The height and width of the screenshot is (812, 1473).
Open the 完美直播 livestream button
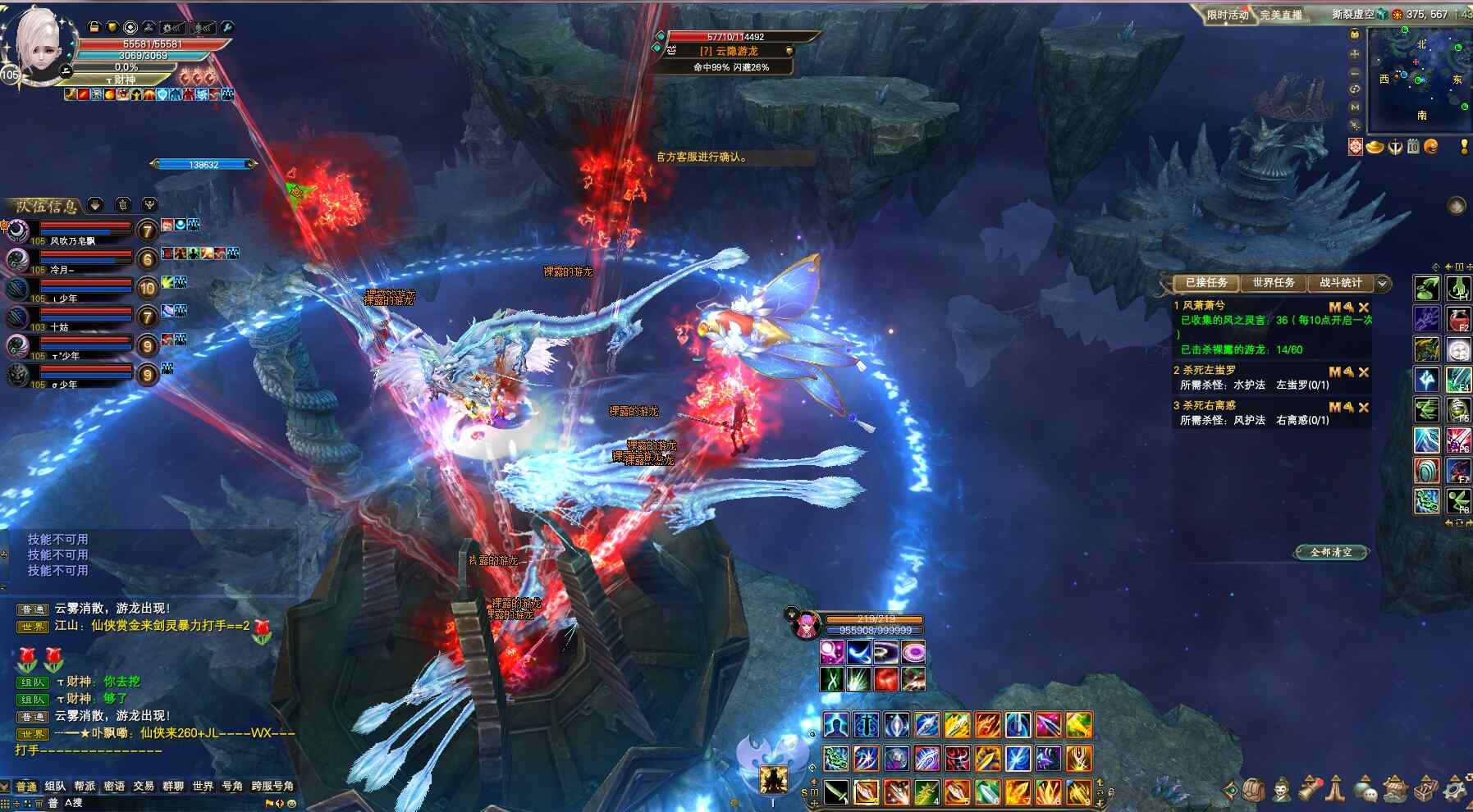click(1281, 15)
